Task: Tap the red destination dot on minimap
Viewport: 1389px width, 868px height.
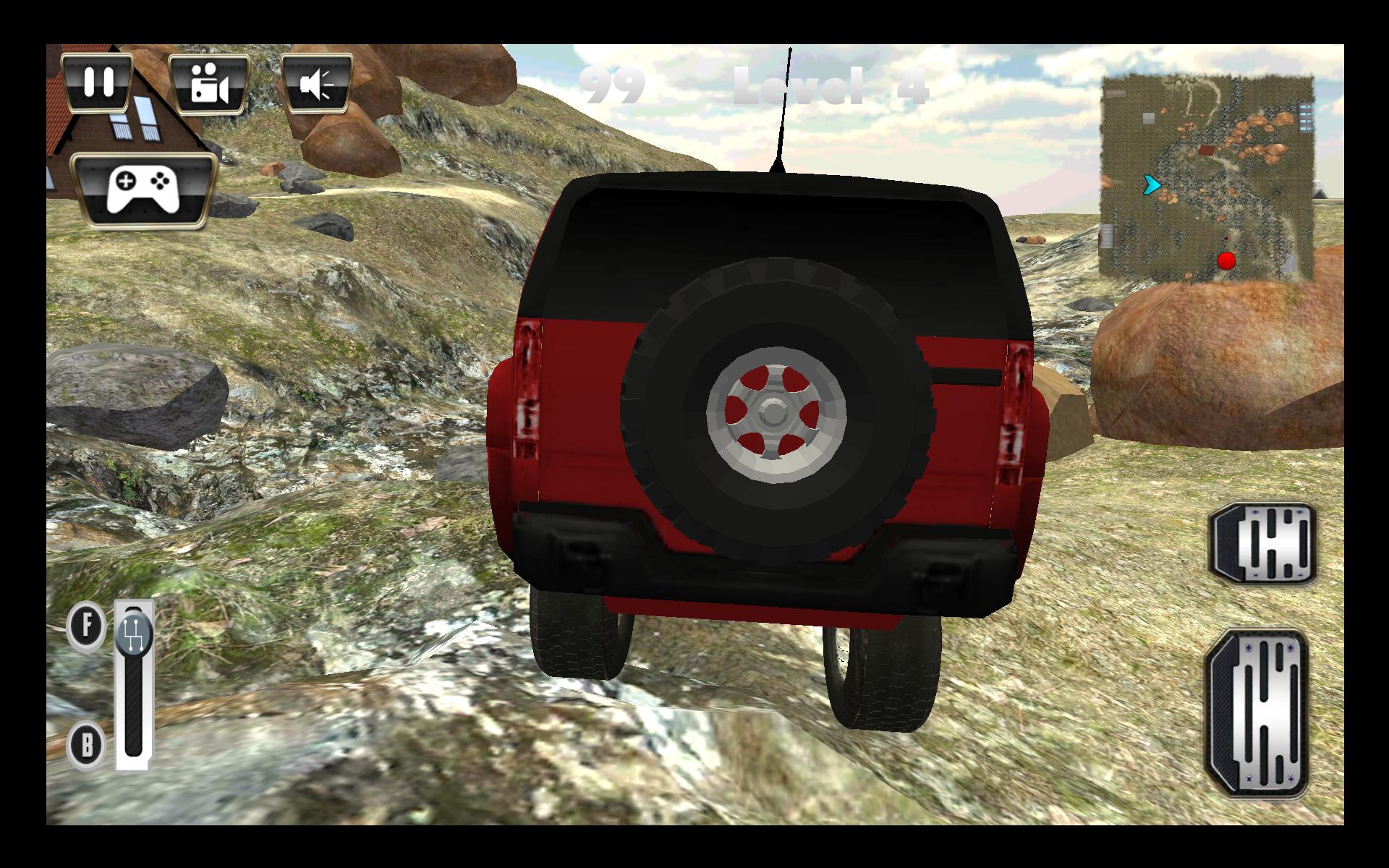Action: tap(1228, 262)
